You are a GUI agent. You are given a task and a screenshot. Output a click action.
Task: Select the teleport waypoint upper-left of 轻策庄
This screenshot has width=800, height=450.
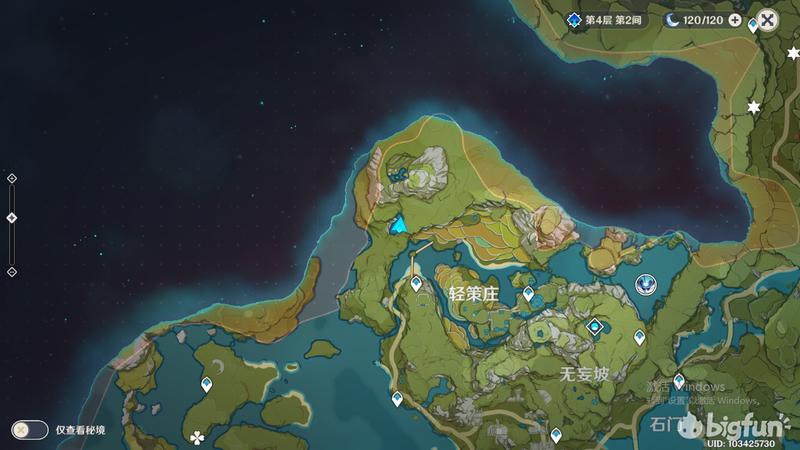417,284
